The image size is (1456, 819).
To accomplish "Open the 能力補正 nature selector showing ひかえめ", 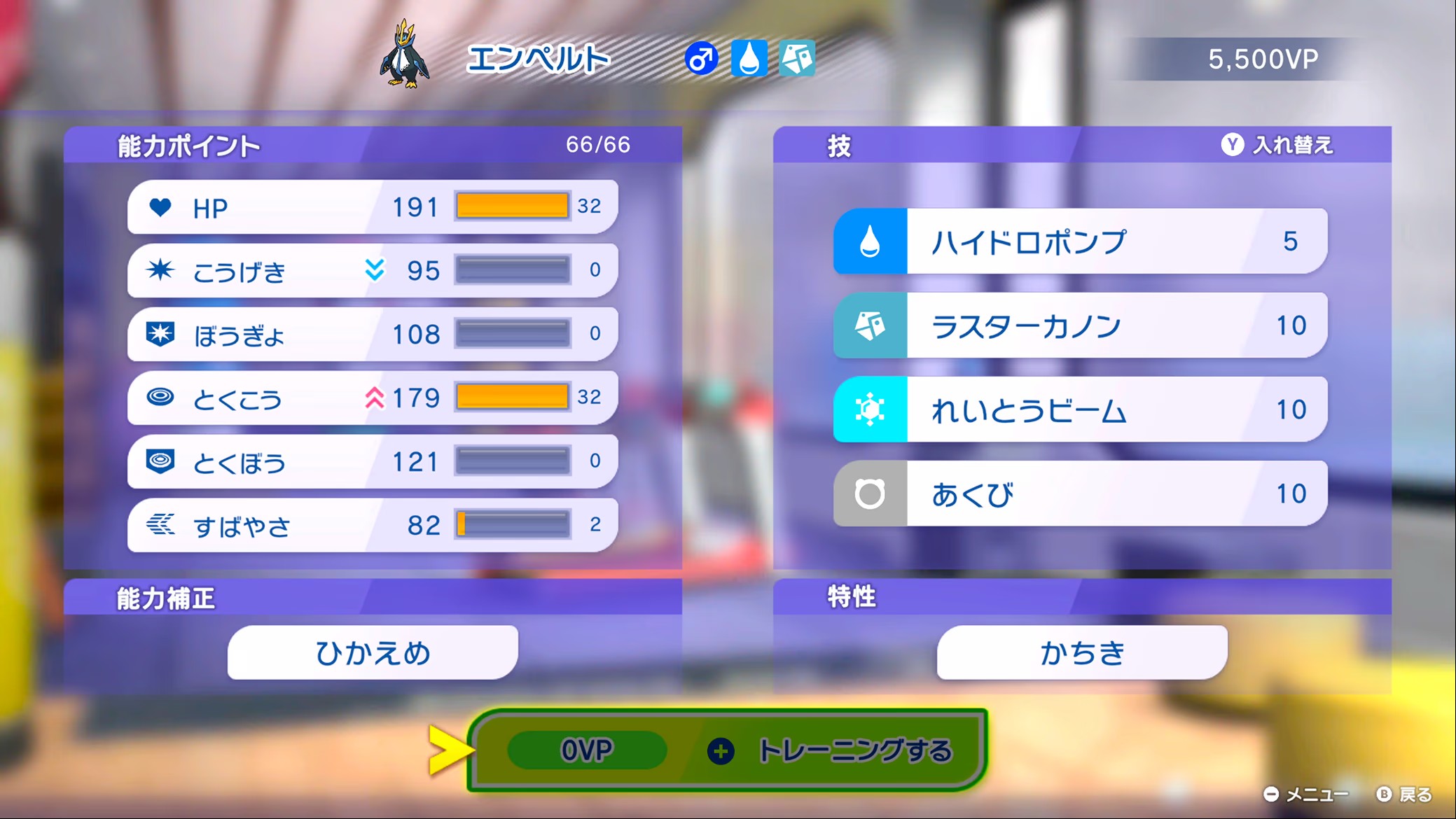I will pyautogui.click(x=371, y=651).
